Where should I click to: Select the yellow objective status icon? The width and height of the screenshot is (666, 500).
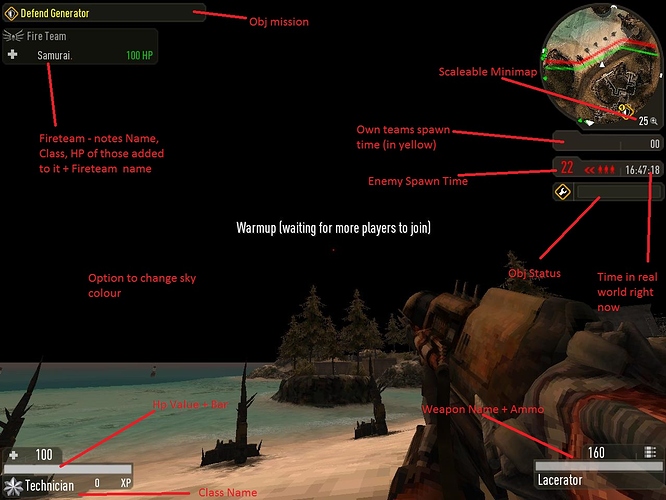[x=563, y=191]
